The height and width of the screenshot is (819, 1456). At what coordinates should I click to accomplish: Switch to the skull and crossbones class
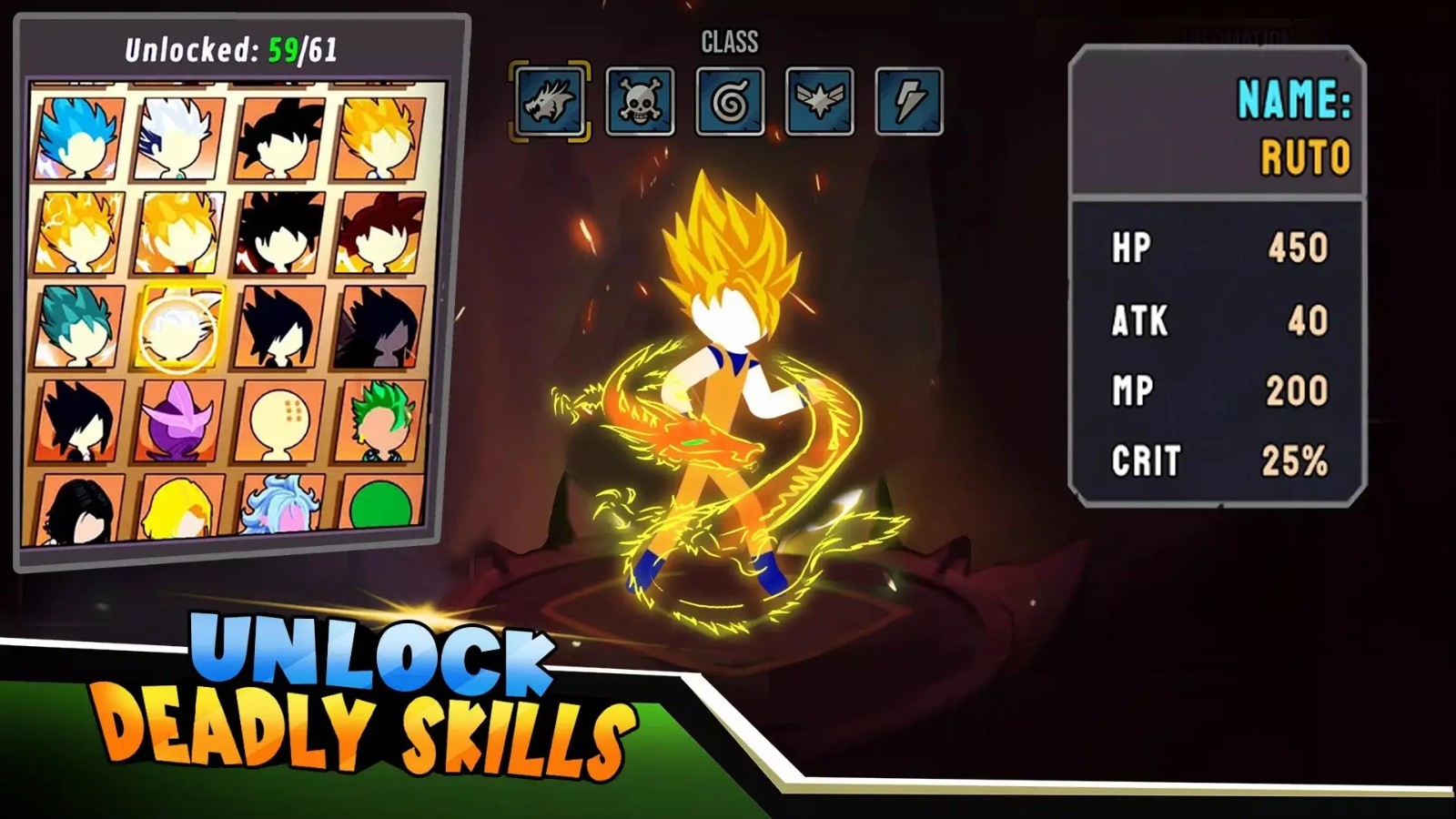[x=640, y=101]
